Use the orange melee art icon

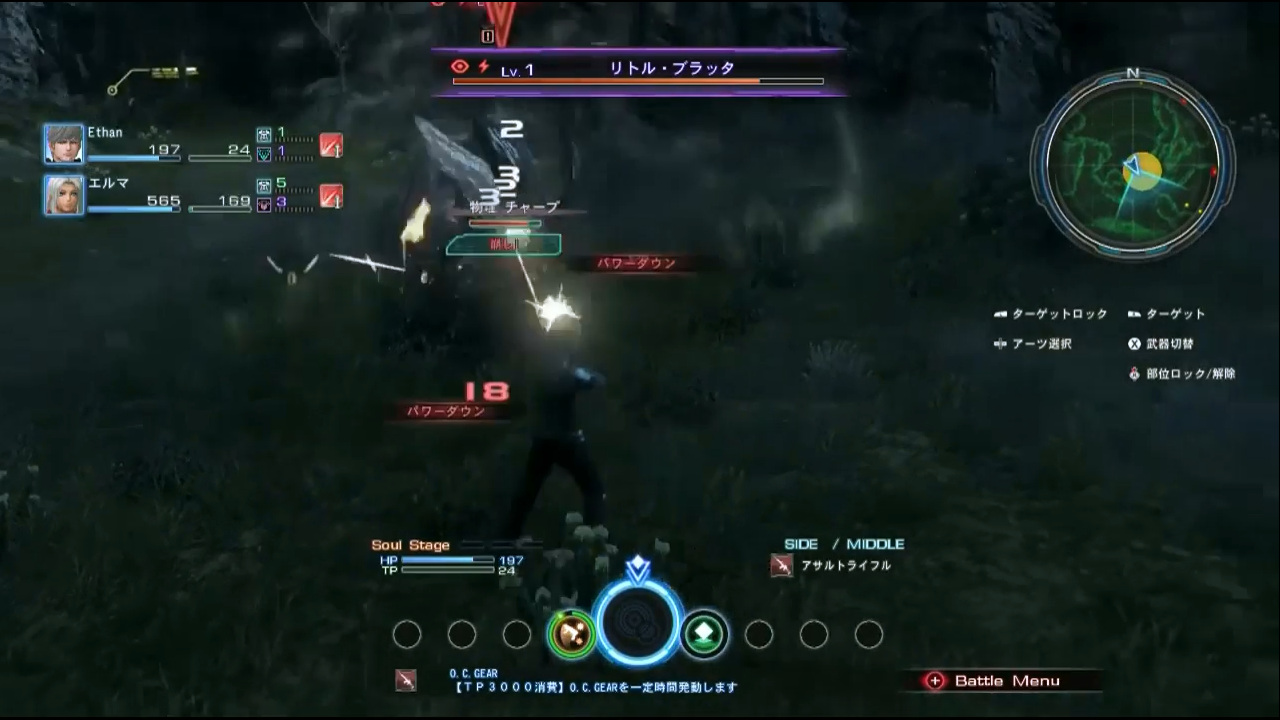pyautogui.click(x=572, y=634)
